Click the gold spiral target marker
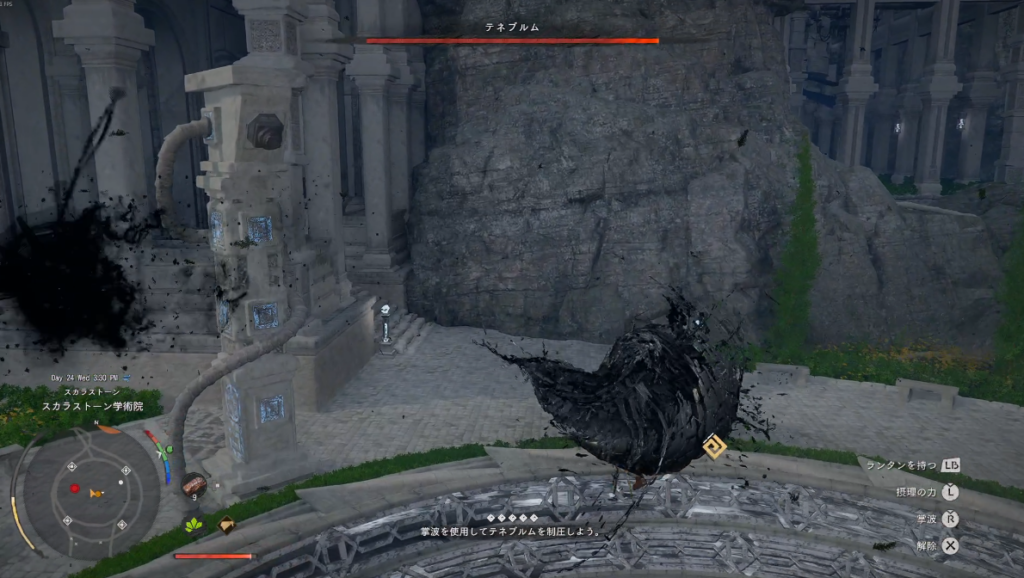This screenshot has height=578, width=1024. coord(714,446)
